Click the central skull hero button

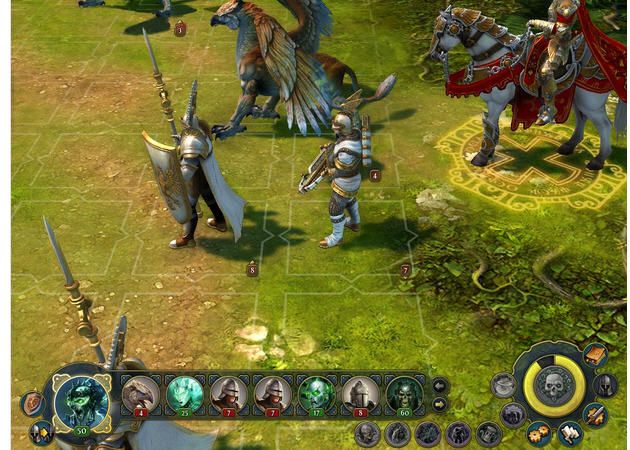pyautogui.click(x=554, y=385)
